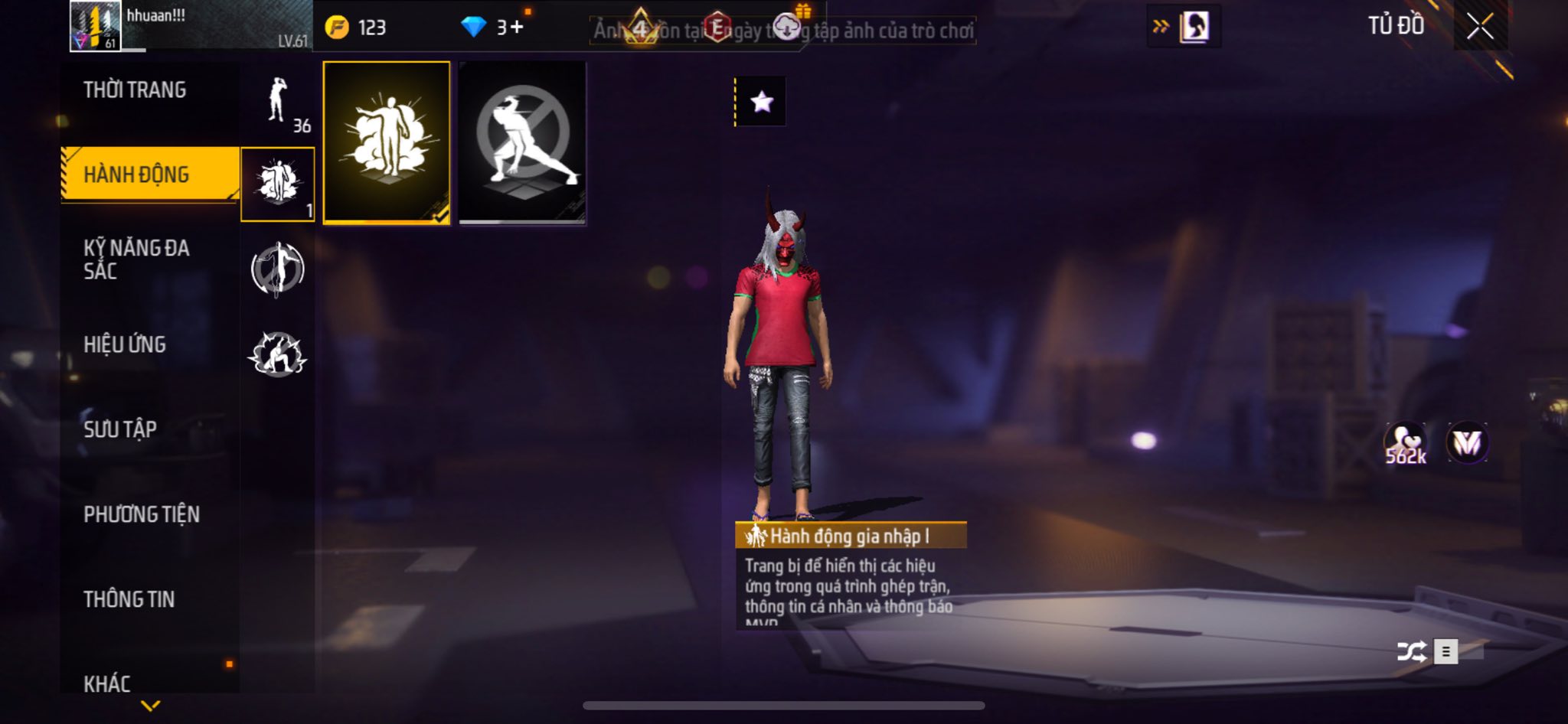Pick the crossed-out pose action tile
Viewport: 1568px width, 724px height.
click(522, 143)
